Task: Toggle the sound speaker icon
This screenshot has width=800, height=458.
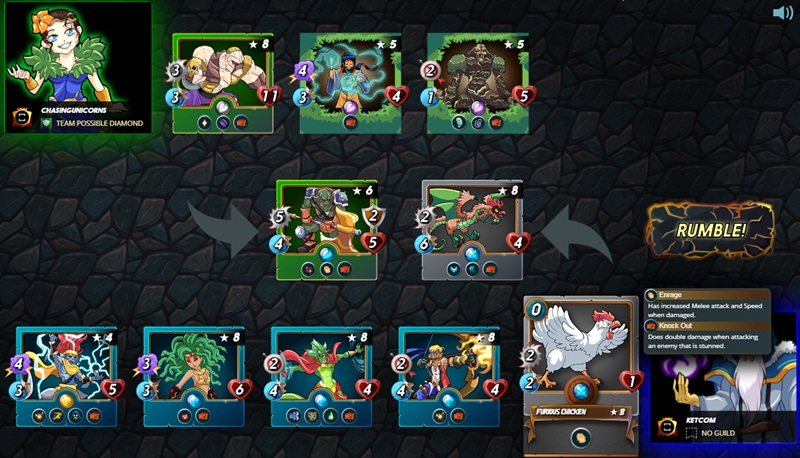Action: (x=783, y=13)
